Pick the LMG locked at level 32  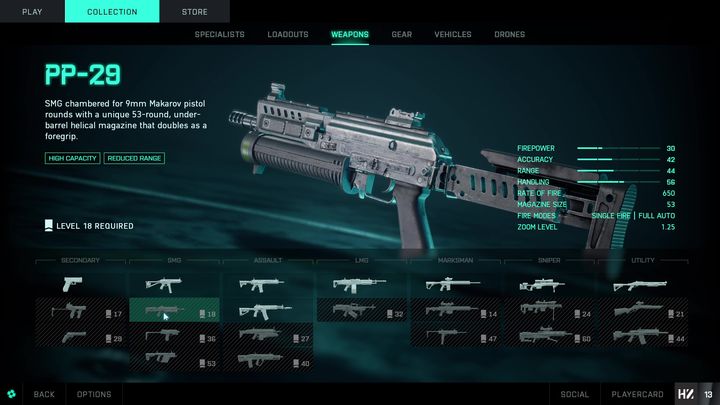[x=361, y=313]
